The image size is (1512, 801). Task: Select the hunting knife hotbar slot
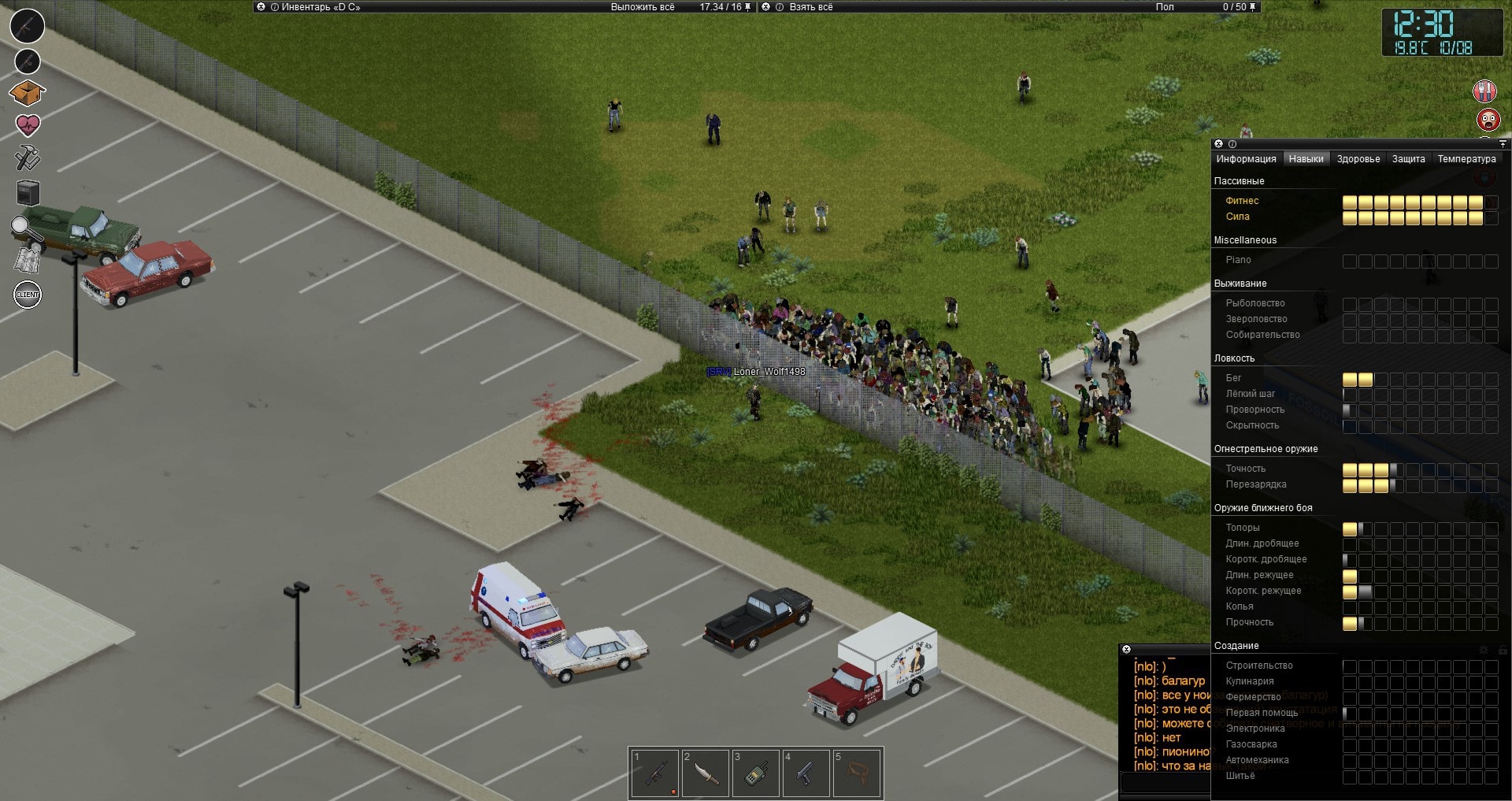[705, 773]
